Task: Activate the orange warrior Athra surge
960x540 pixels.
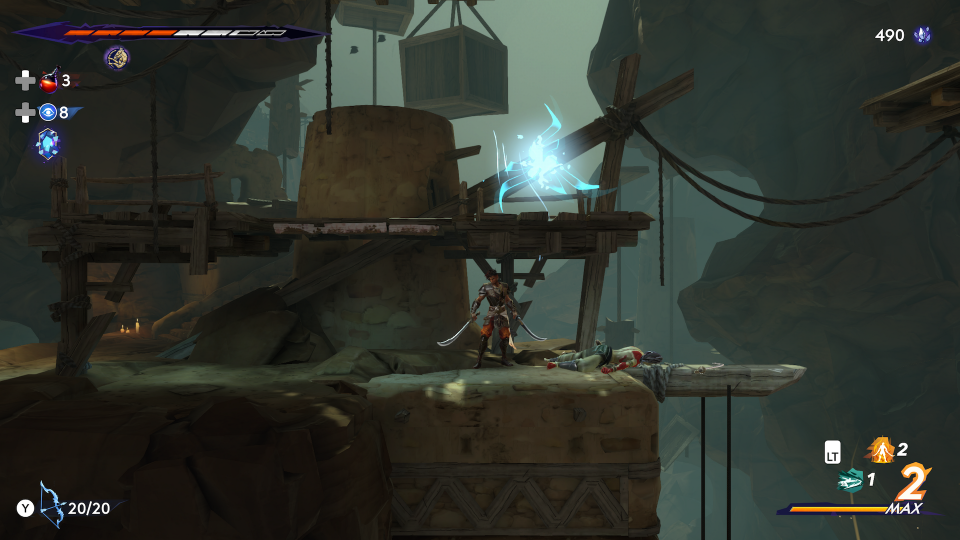Action: coord(880,450)
